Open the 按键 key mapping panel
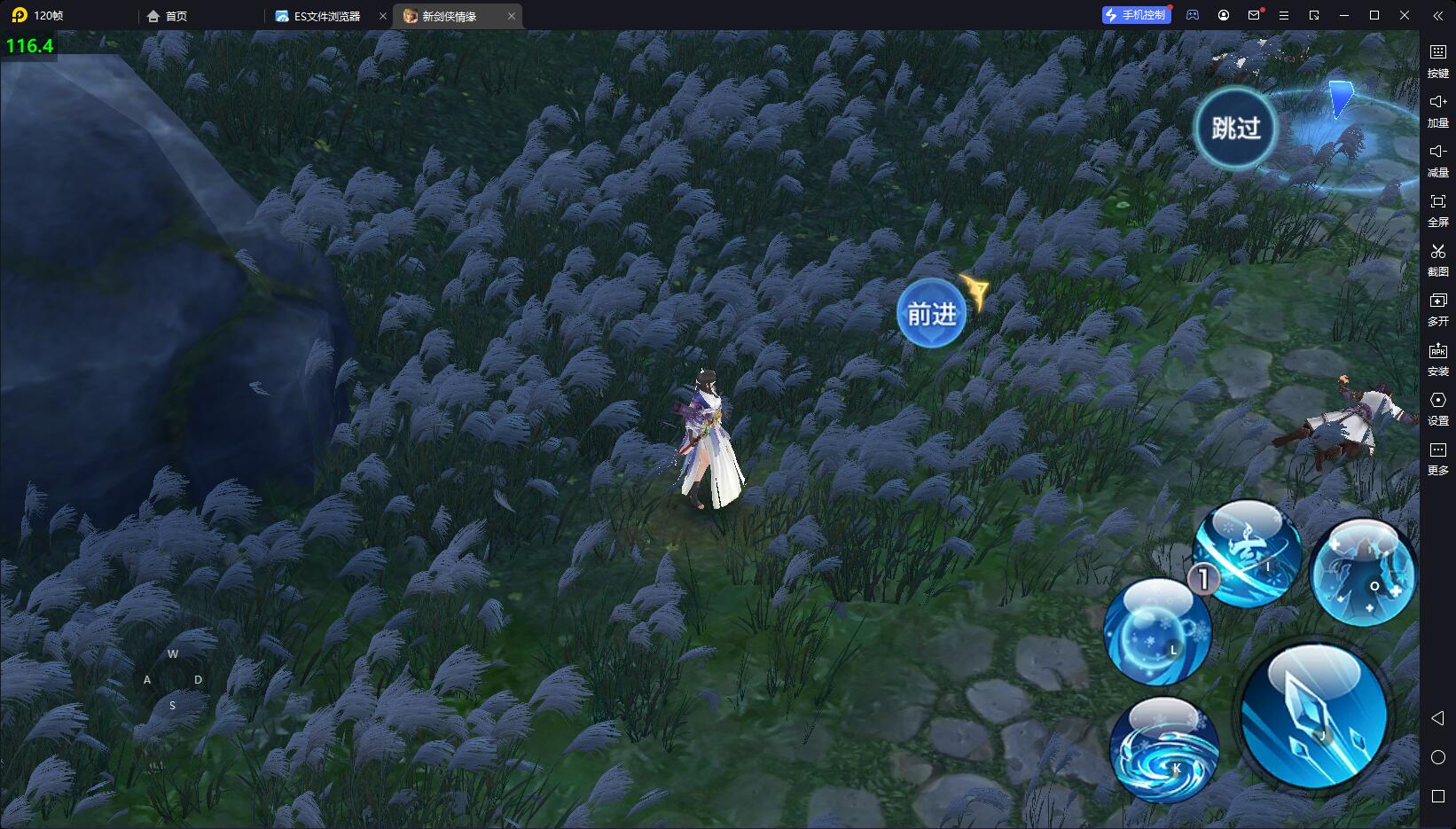 click(x=1437, y=61)
